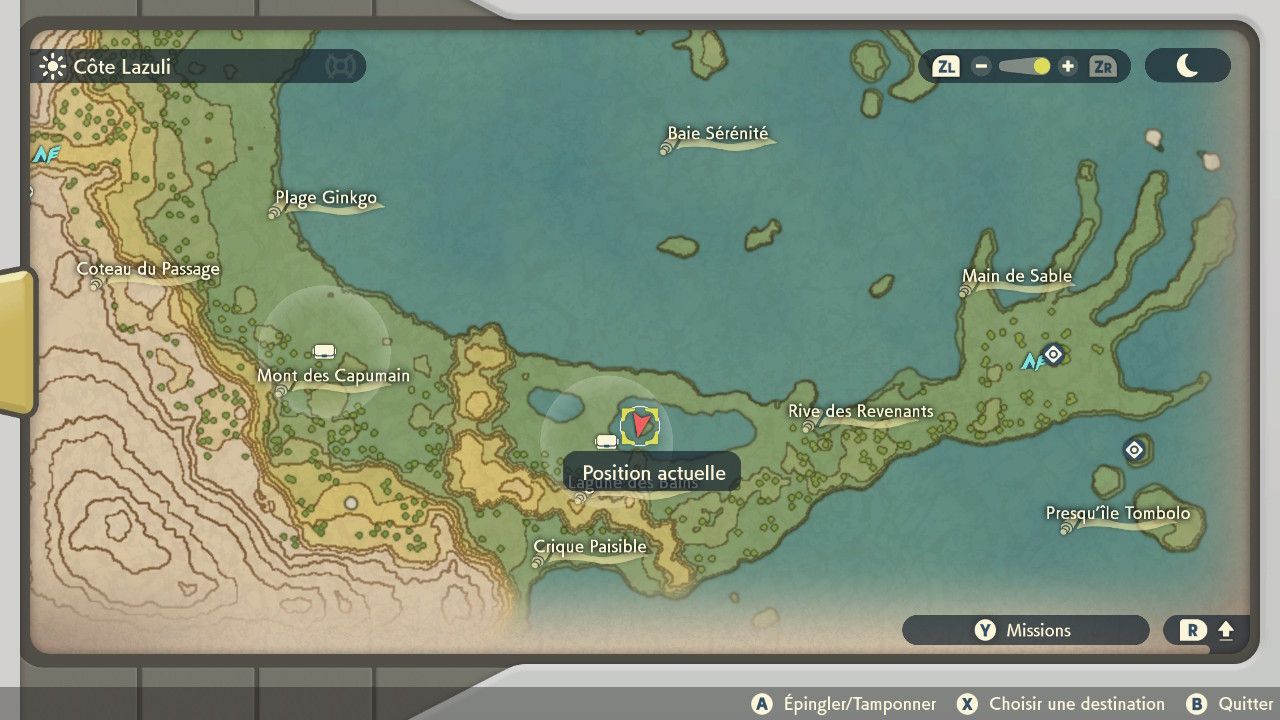The width and height of the screenshot is (1280, 720).
Task: Select the camp tent icon above Mont des Capumain
Action: [x=323, y=351]
